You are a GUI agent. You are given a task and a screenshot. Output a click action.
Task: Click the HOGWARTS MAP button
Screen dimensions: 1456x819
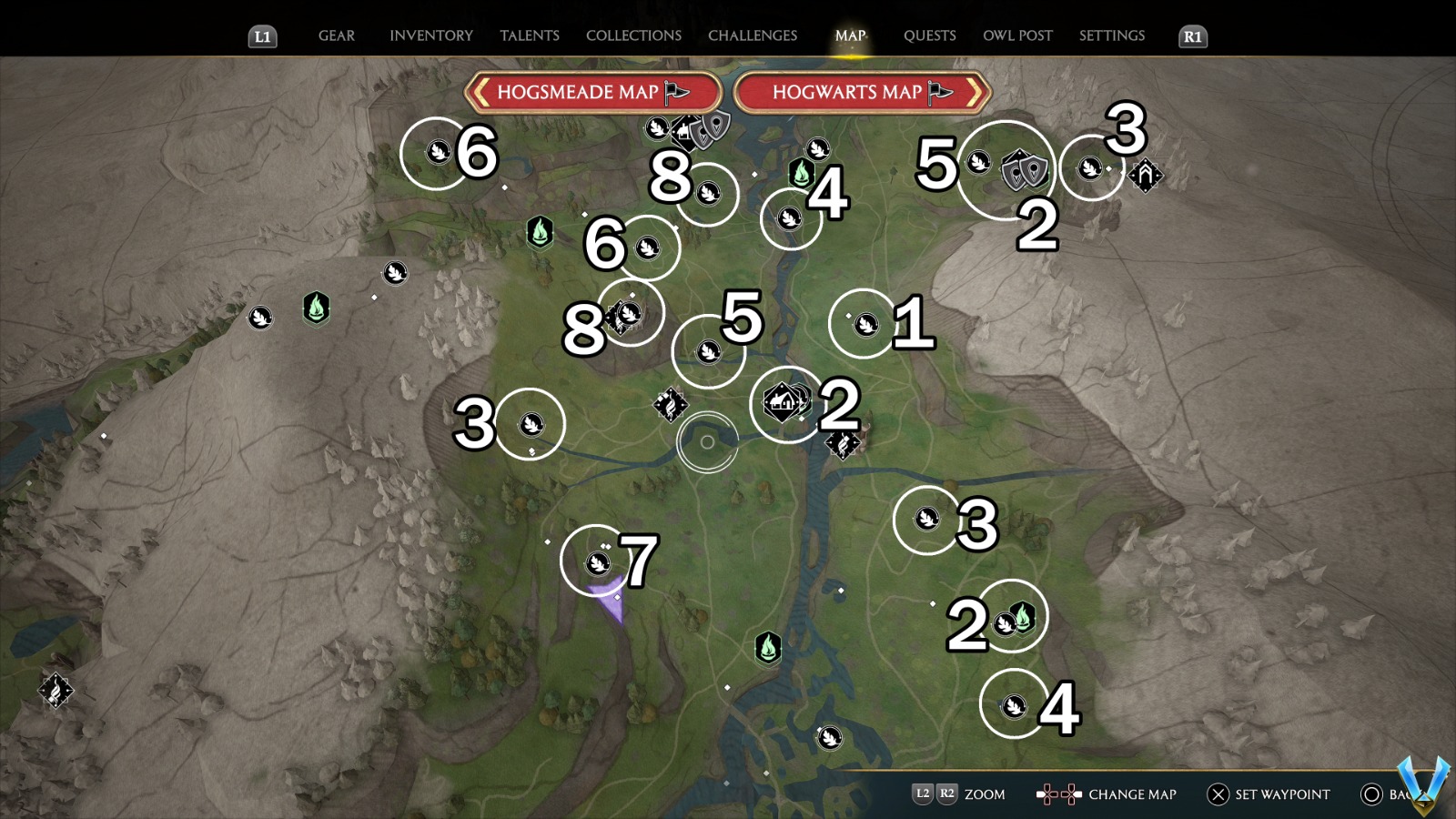(859, 92)
